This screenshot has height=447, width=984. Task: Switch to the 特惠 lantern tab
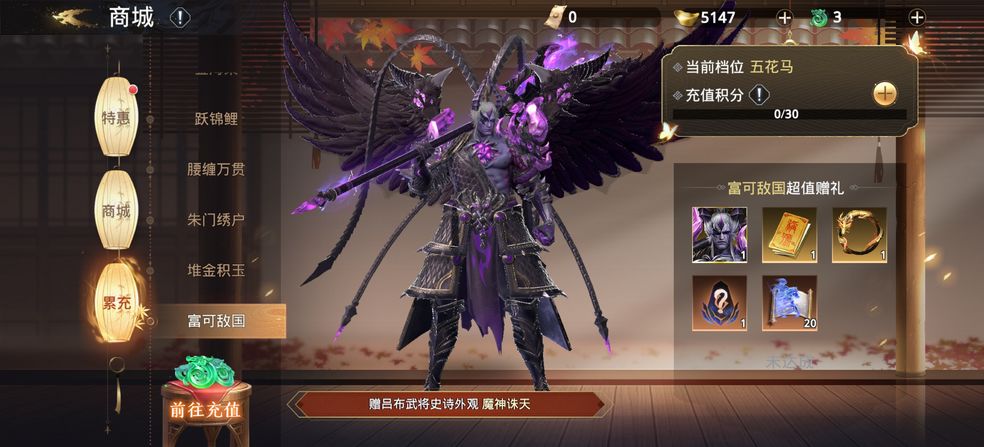coord(116,117)
